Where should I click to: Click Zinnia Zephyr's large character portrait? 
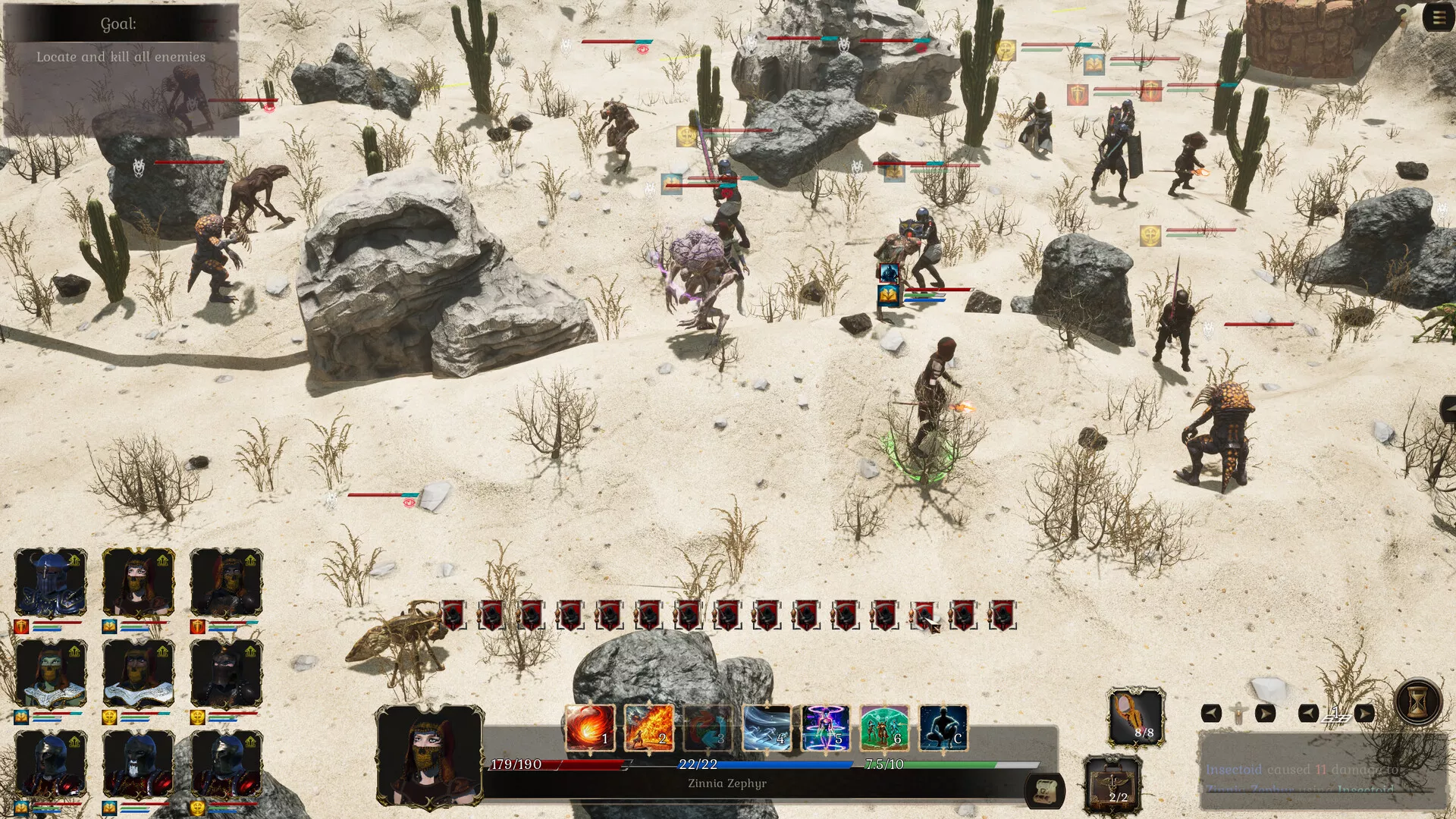click(429, 755)
